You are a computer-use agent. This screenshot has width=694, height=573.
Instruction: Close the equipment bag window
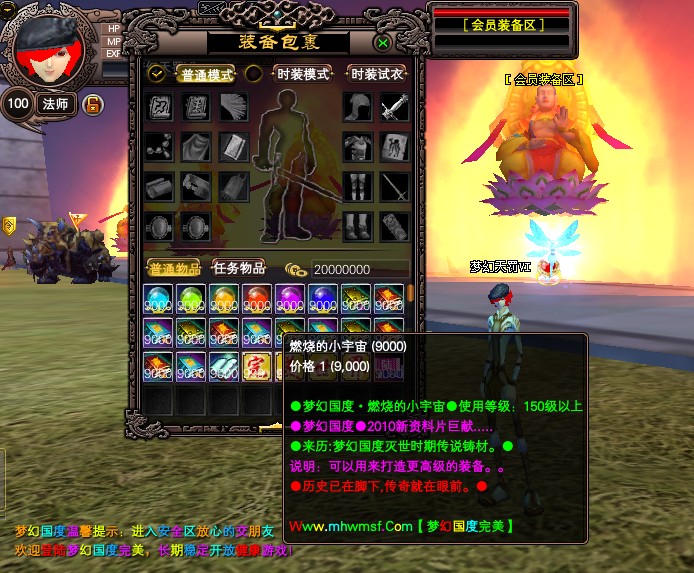(382, 43)
